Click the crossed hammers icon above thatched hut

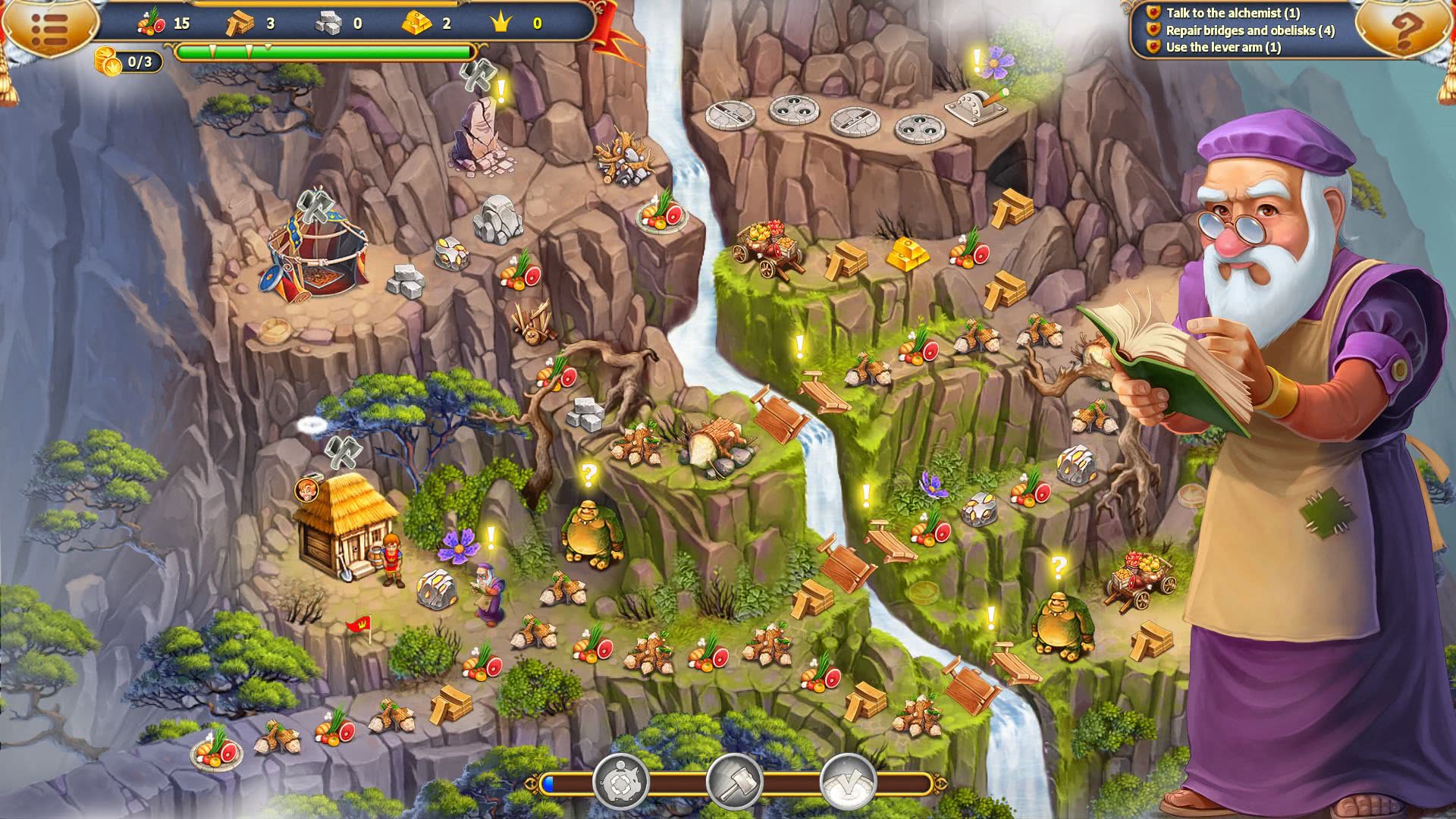point(343,451)
